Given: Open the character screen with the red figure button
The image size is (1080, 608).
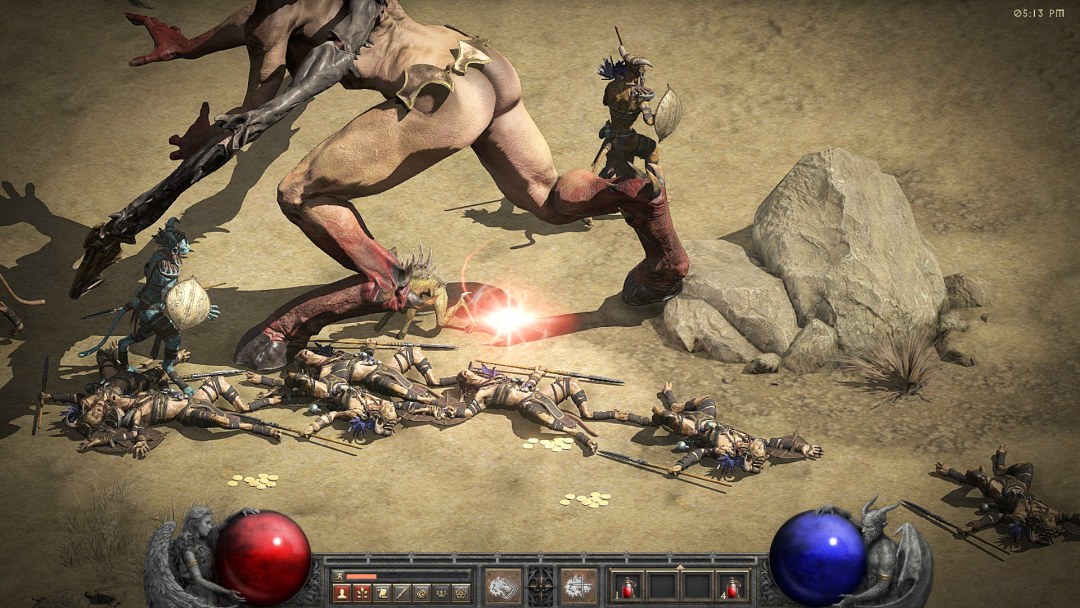Looking at the screenshot, I should click(341, 592).
